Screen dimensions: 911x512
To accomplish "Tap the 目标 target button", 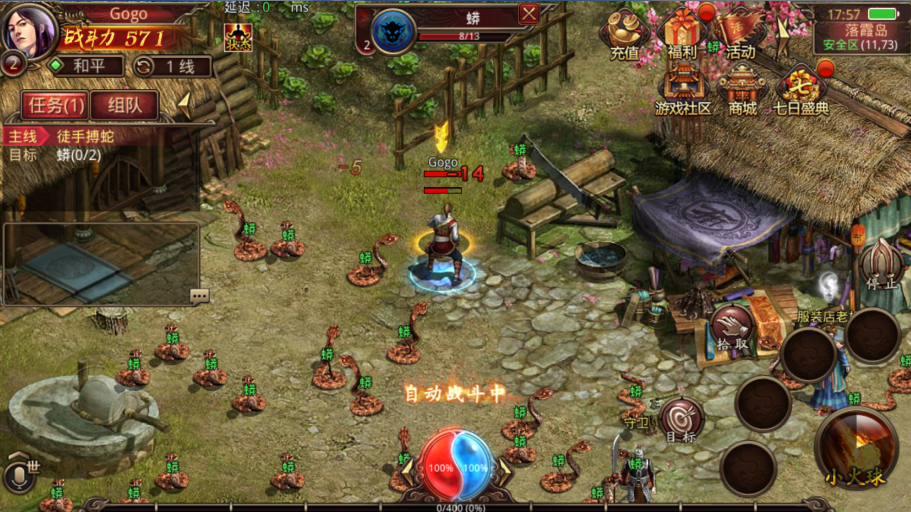I will click(x=682, y=420).
